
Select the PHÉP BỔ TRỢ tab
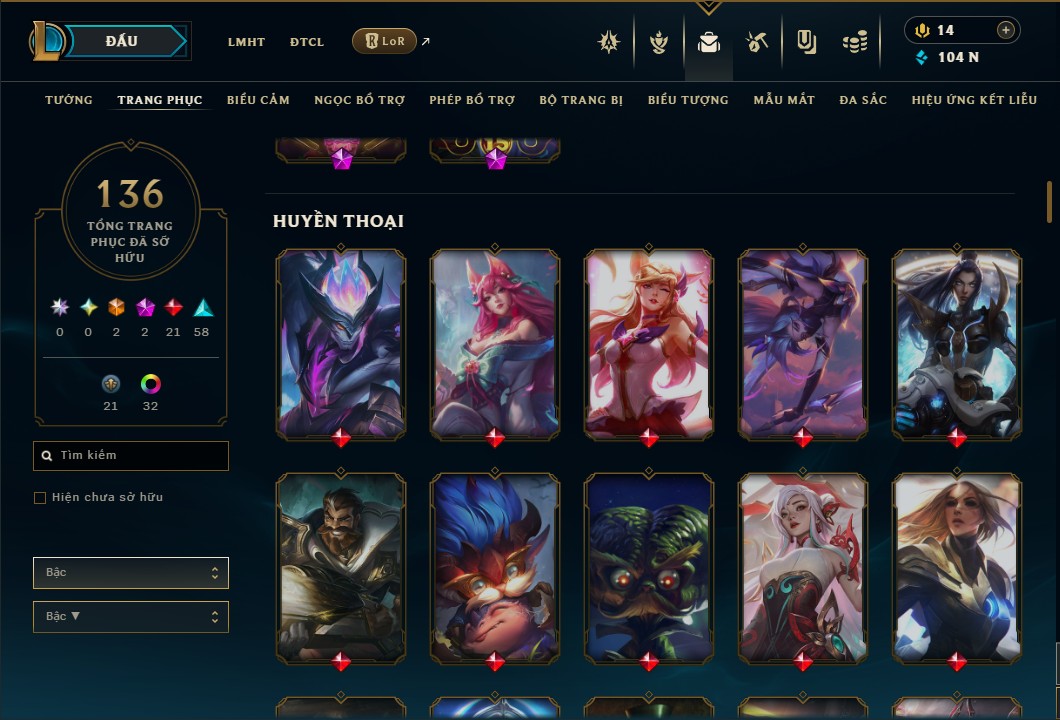point(472,100)
